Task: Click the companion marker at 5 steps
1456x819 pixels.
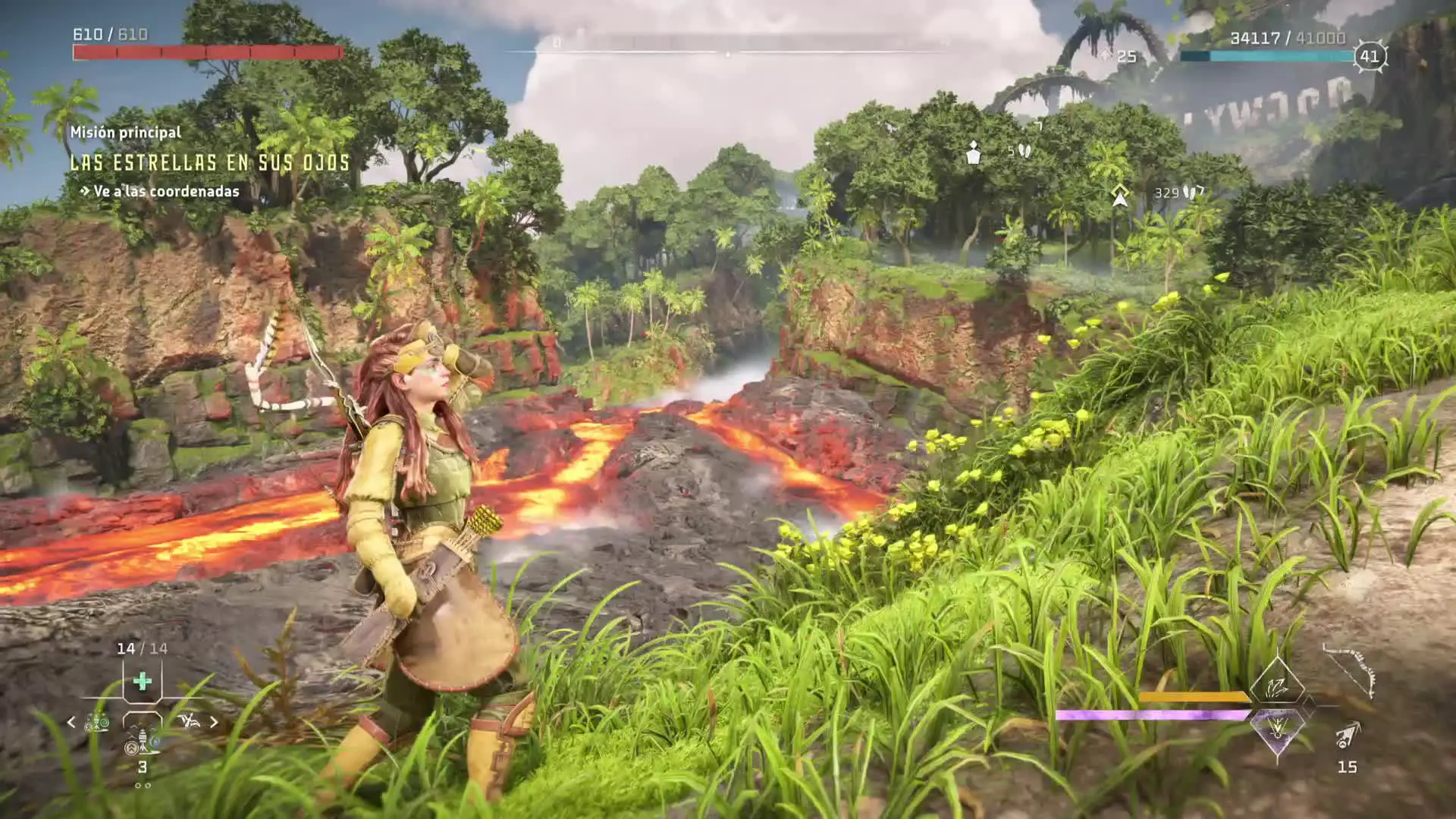Action: coord(974,152)
